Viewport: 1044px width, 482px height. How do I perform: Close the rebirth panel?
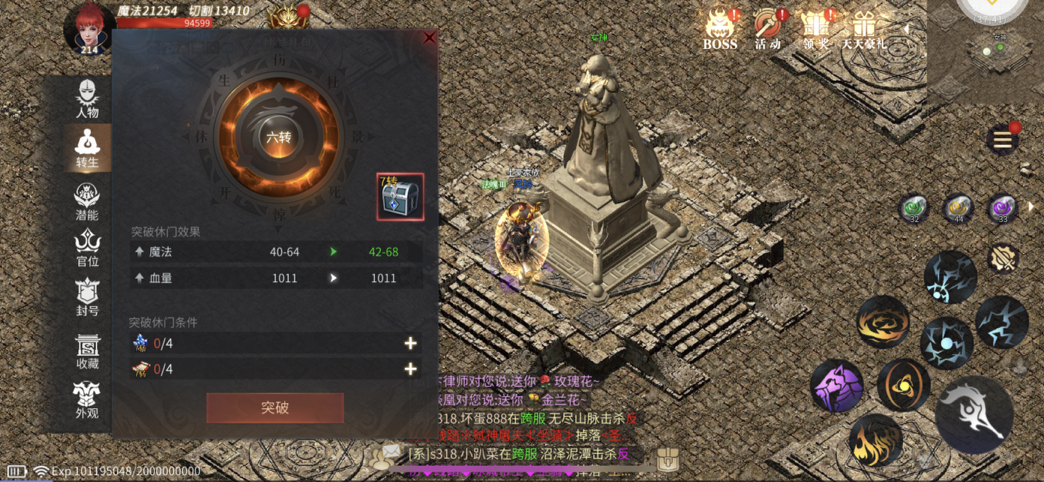(x=429, y=38)
